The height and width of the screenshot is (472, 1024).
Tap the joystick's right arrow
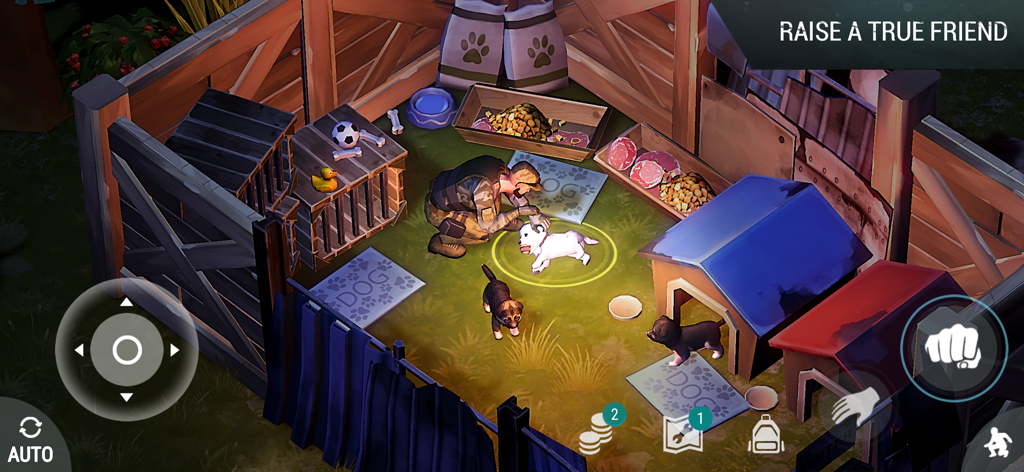click(175, 350)
